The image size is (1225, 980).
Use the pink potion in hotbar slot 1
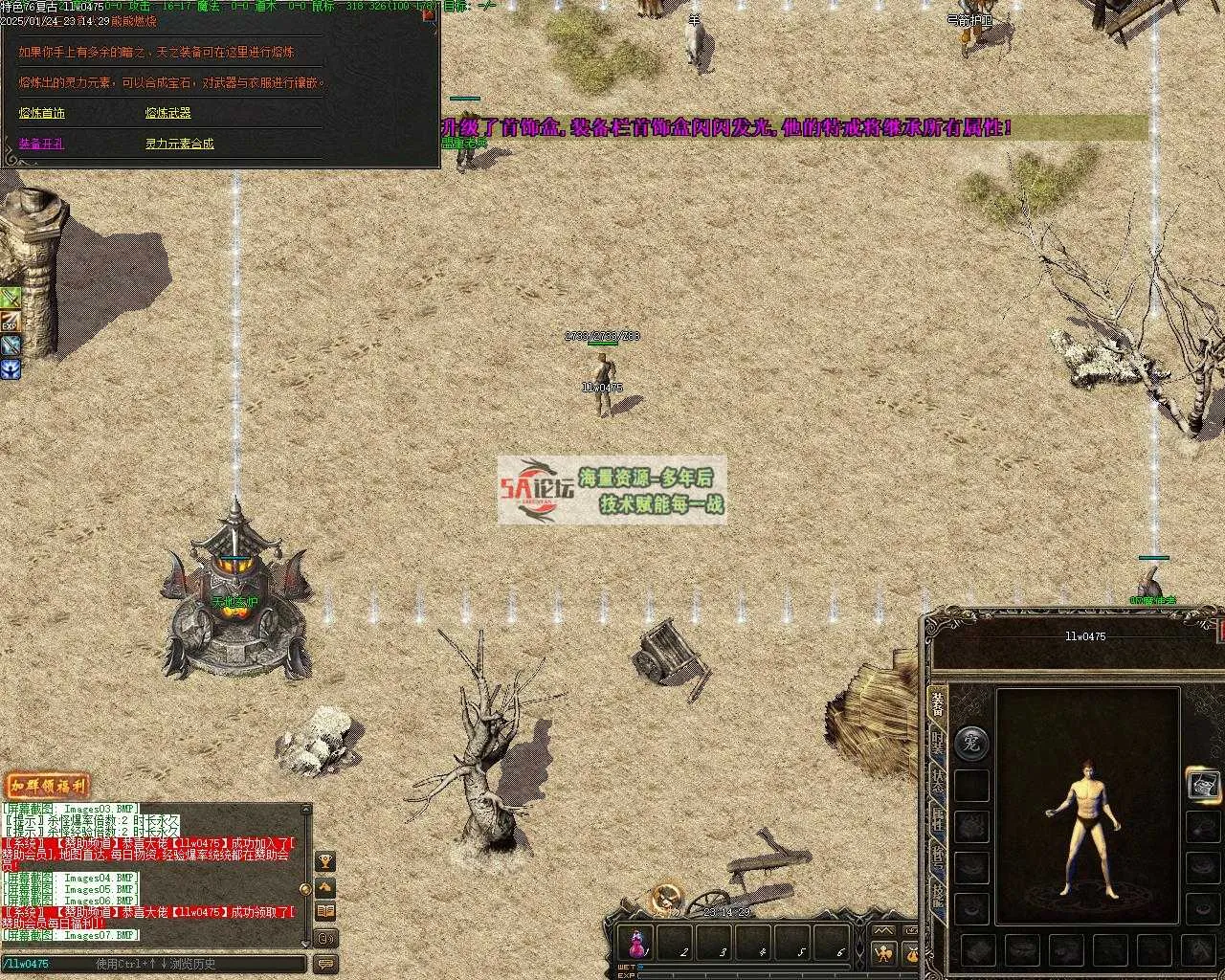pyautogui.click(x=636, y=943)
